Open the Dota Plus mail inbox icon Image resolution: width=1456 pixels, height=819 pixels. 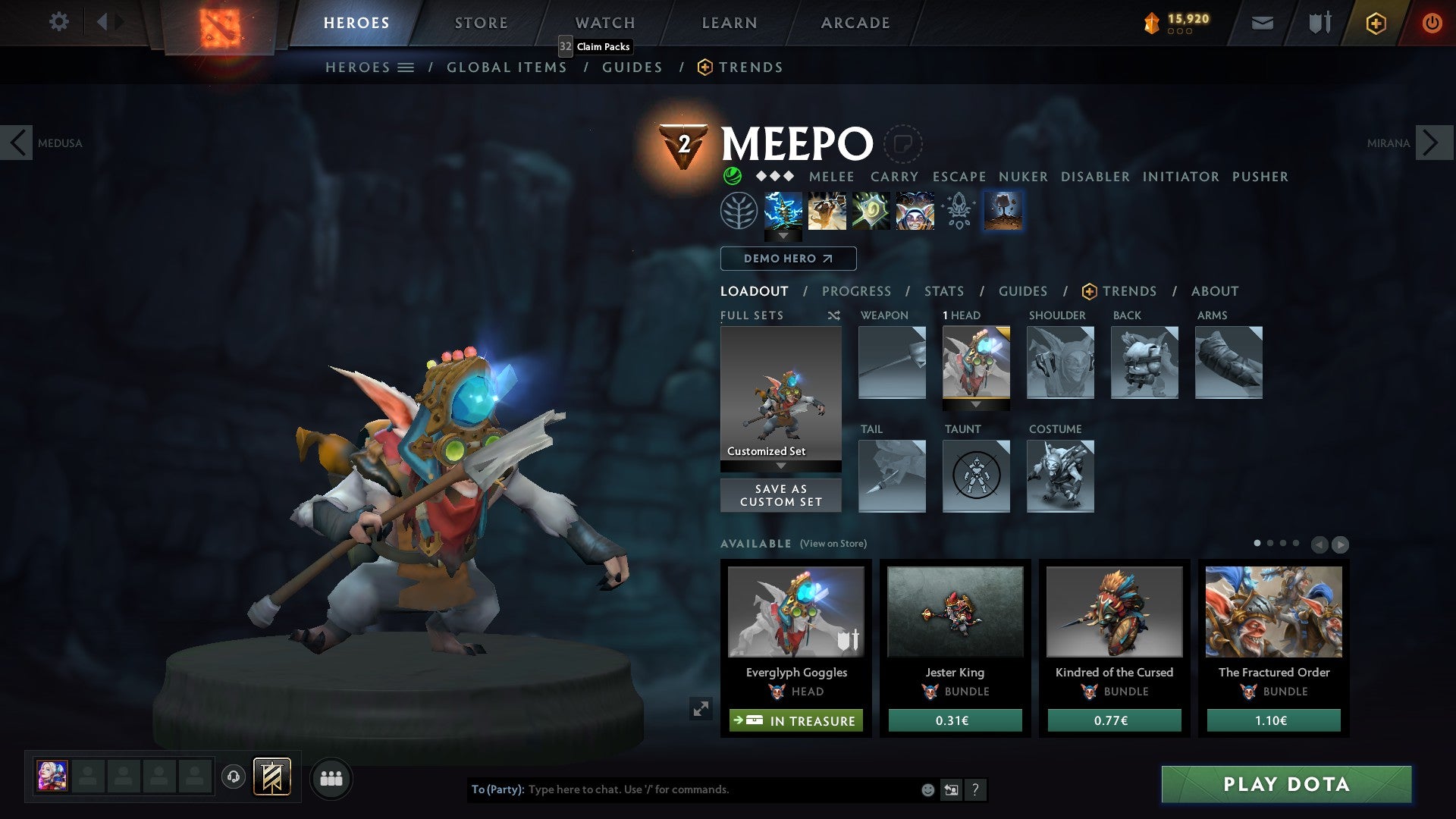tap(1263, 23)
